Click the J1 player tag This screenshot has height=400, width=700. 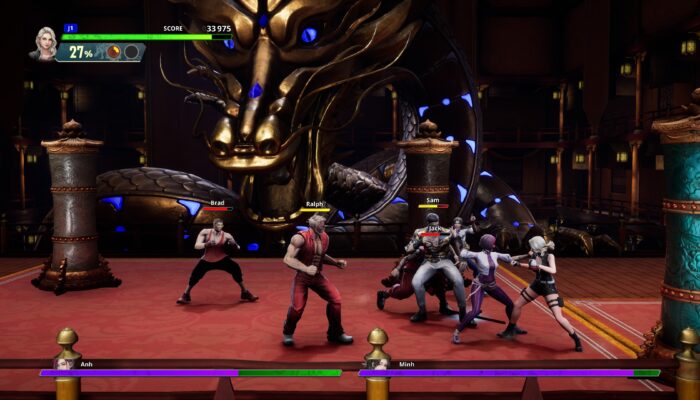pyautogui.click(x=70, y=28)
